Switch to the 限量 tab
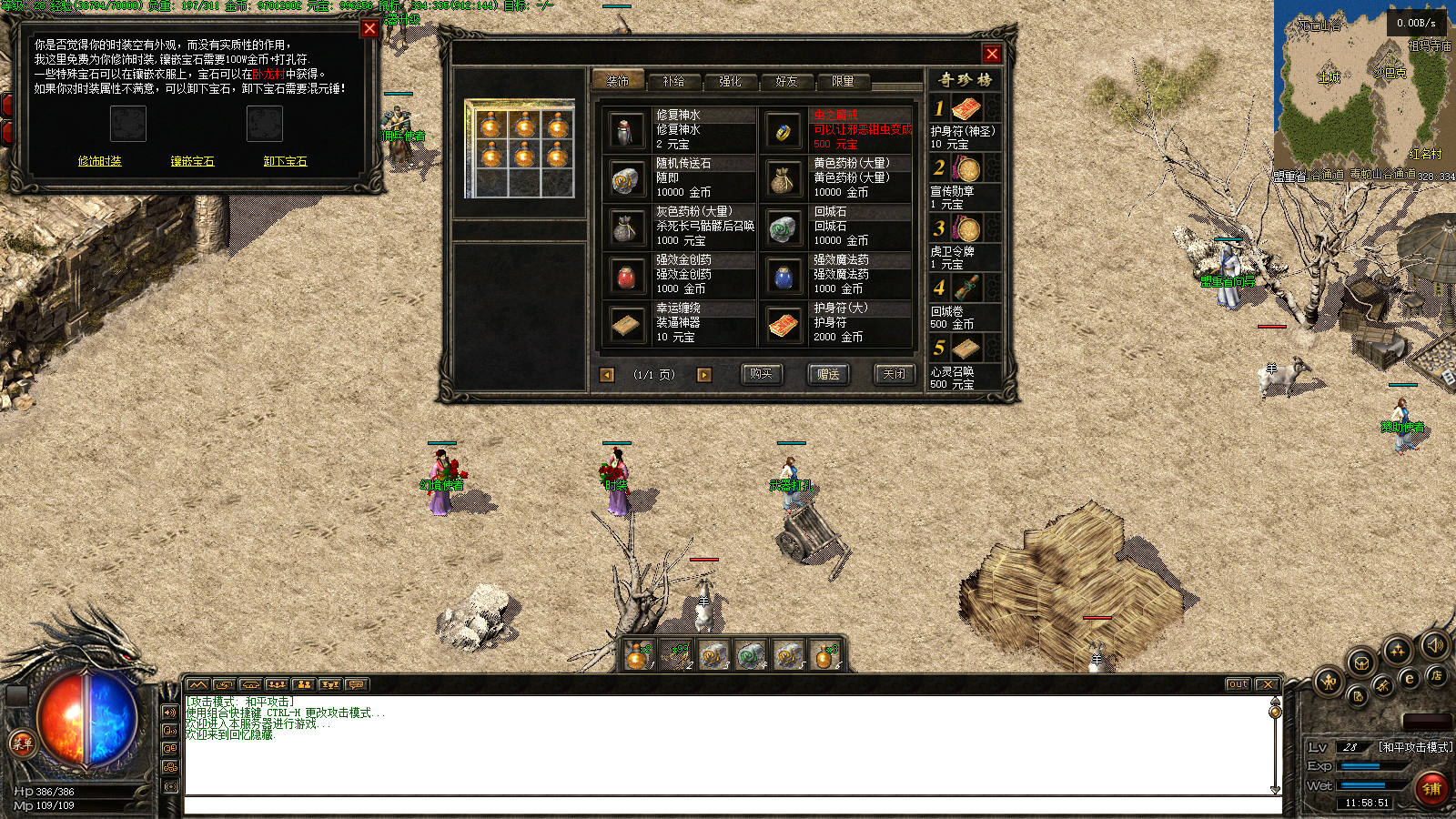Image resolution: width=1456 pixels, height=819 pixels. point(843,81)
